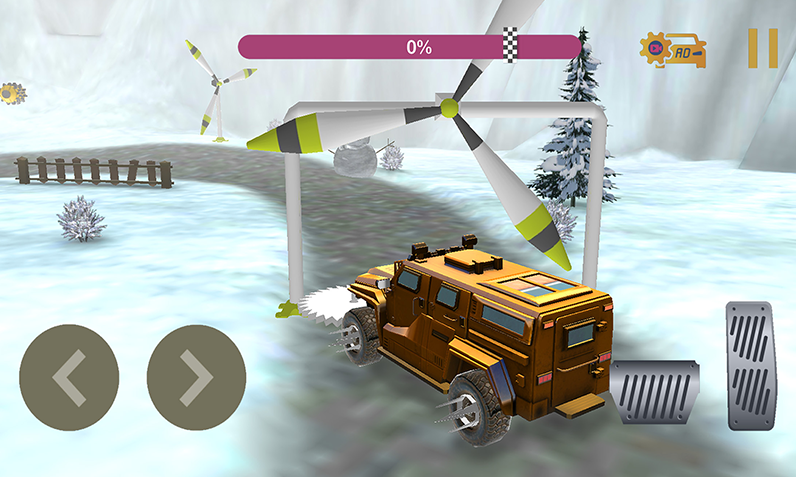The height and width of the screenshot is (477, 796).
Task: Steer right with the right arrow button
Action: [x=196, y=376]
